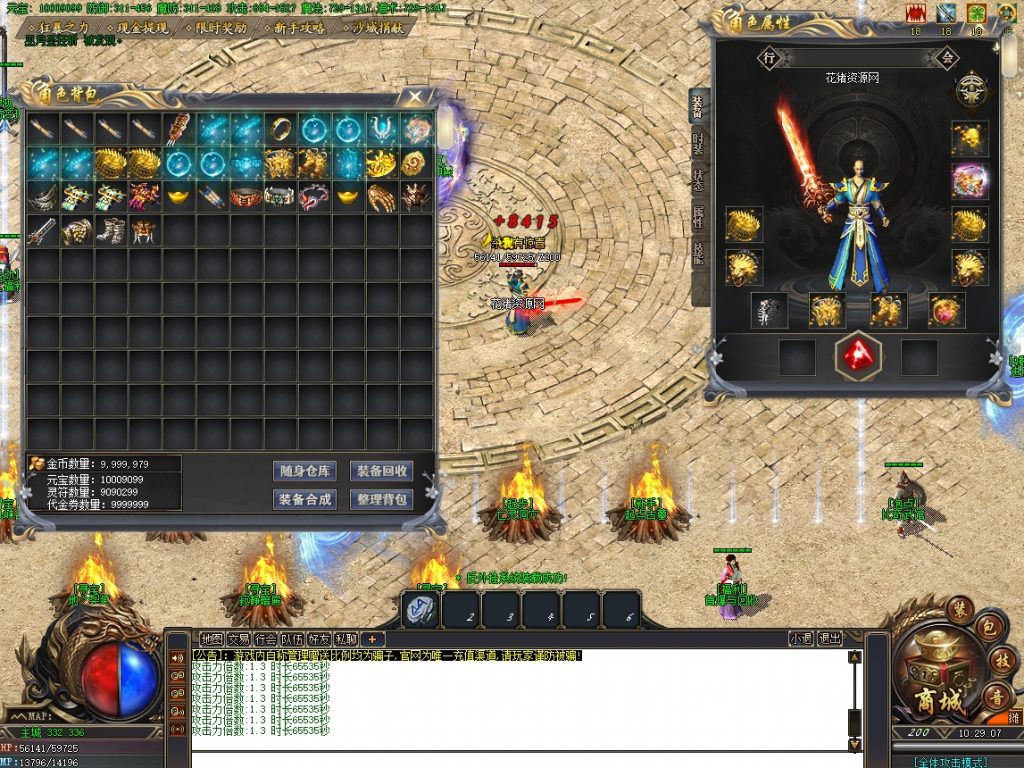Select the red gem slot in character panel
The height and width of the screenshot is (768, 1024).
[x=857, y=356]
